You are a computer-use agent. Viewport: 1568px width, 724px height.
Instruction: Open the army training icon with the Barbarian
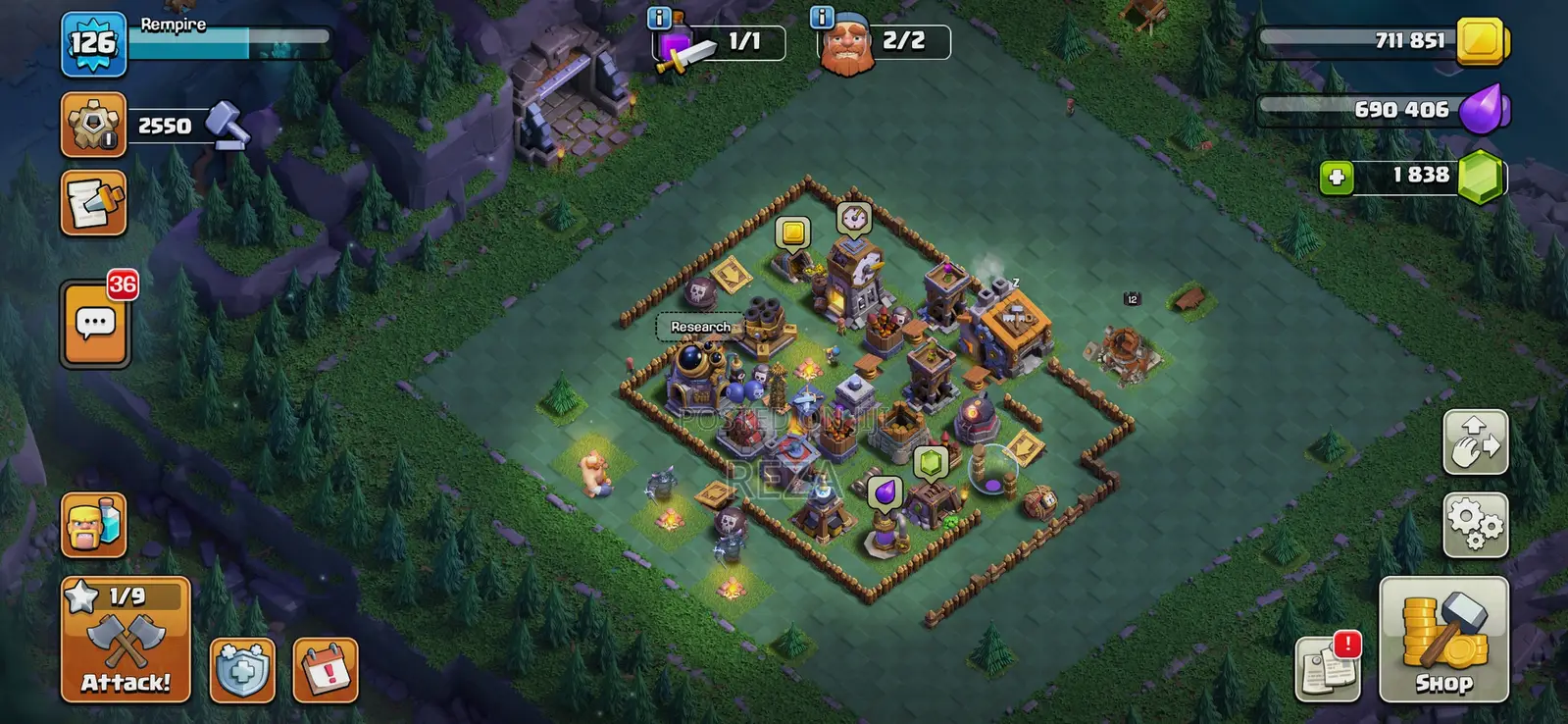(93, 525)
